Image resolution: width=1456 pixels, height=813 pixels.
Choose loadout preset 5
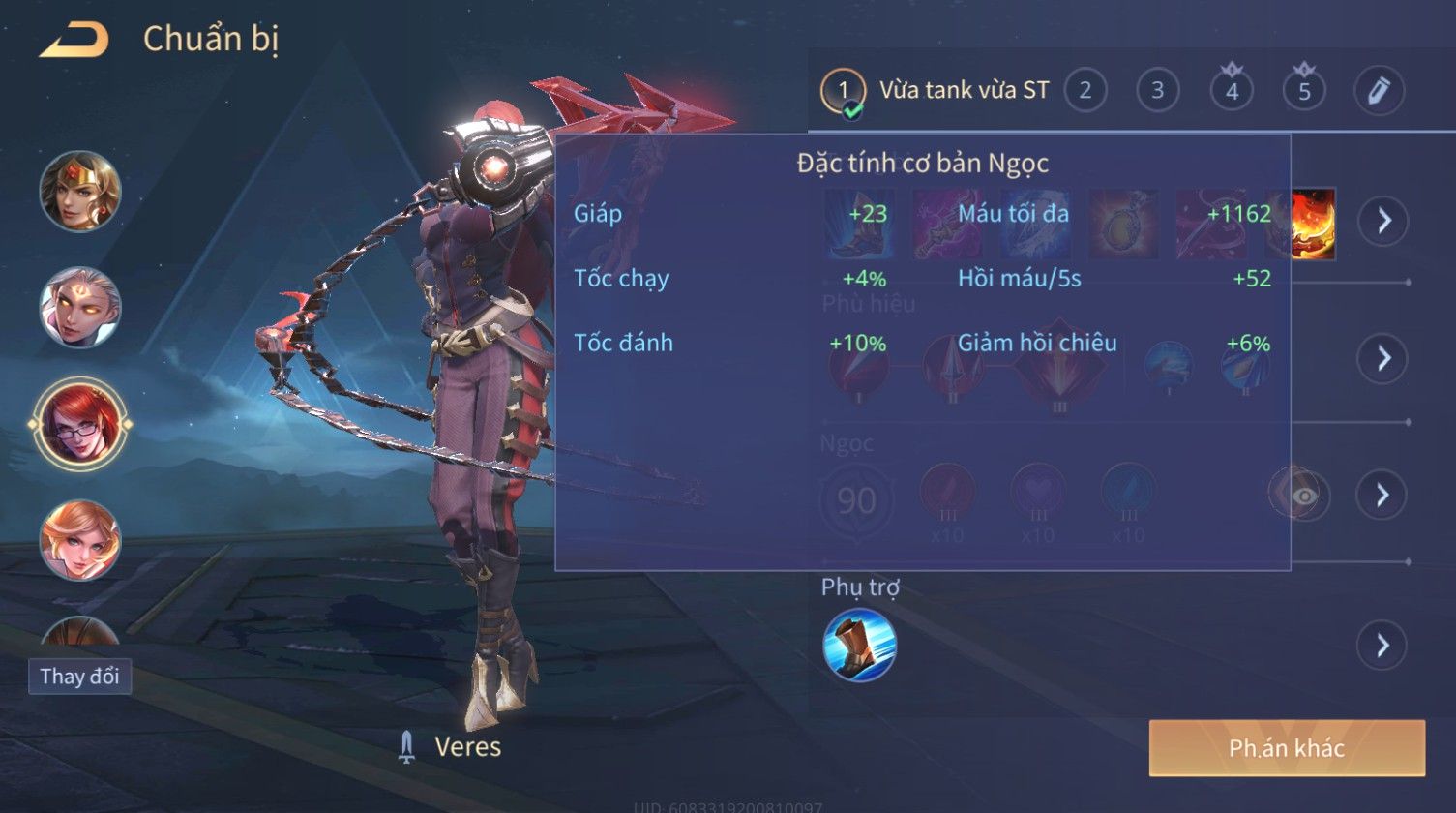point(1304,91)
